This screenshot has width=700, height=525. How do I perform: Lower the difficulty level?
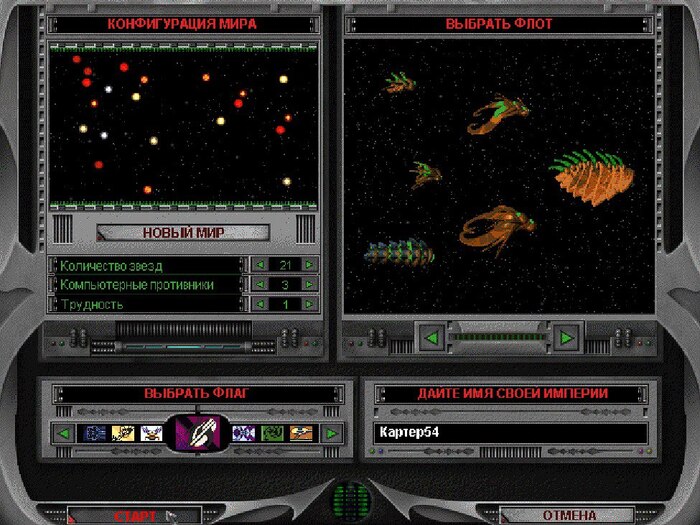(260, 304)
